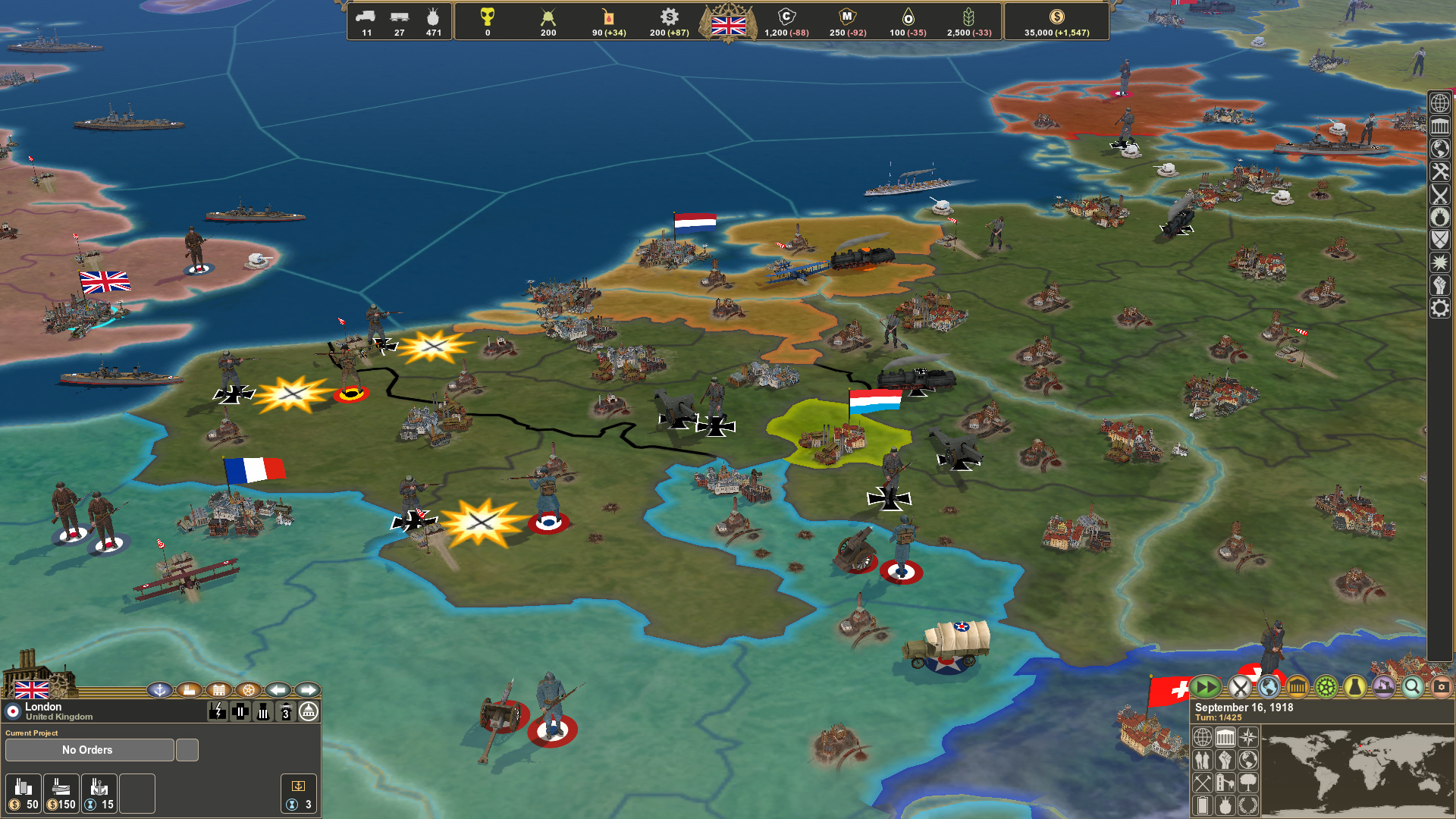Open the anchor tab on the London panel
1456x819 pixels.
[x=161, y=690]
